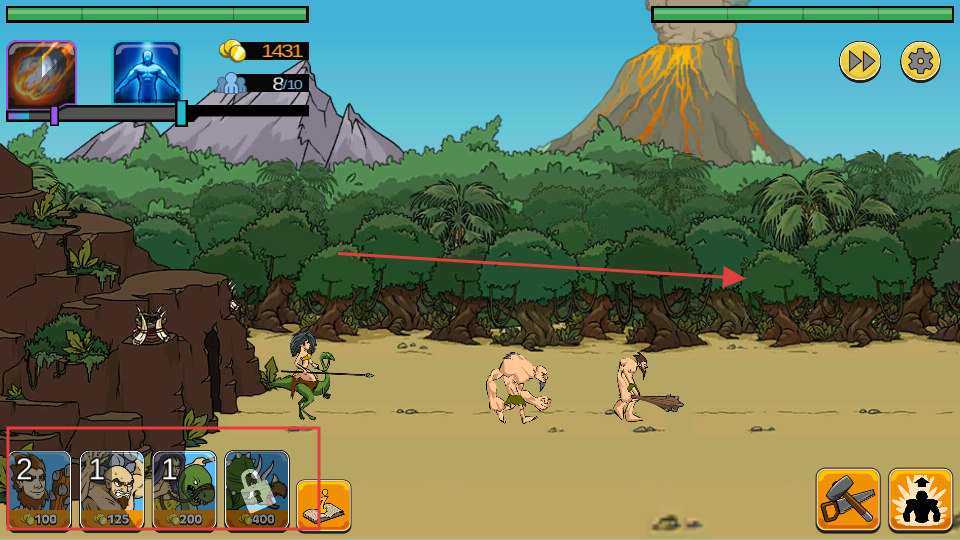960x540 pixels.
Task: Click the evolve upgrade silhouette button
Action: pos(920,500)
